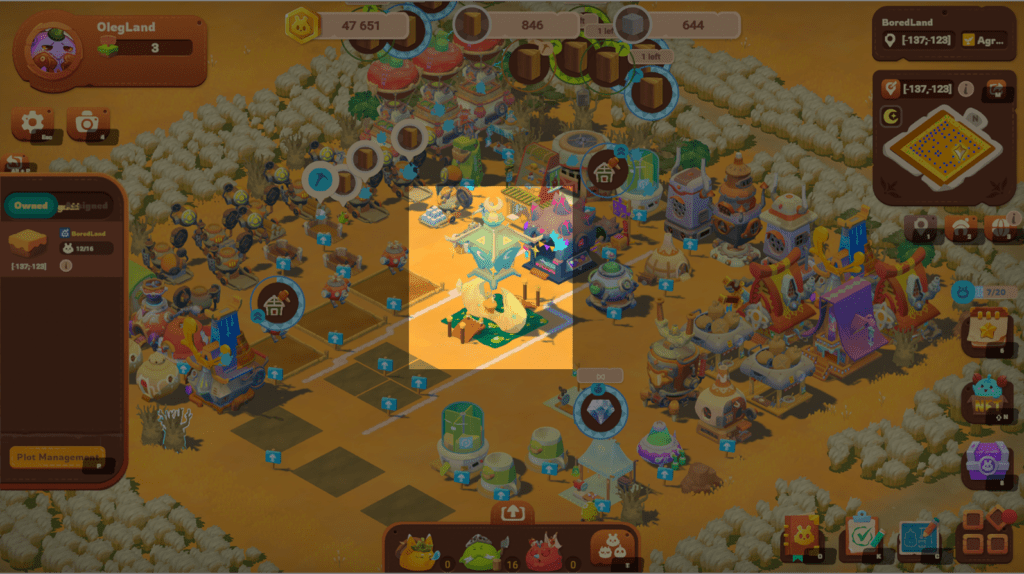Open Plot Management

coord(57,458)
